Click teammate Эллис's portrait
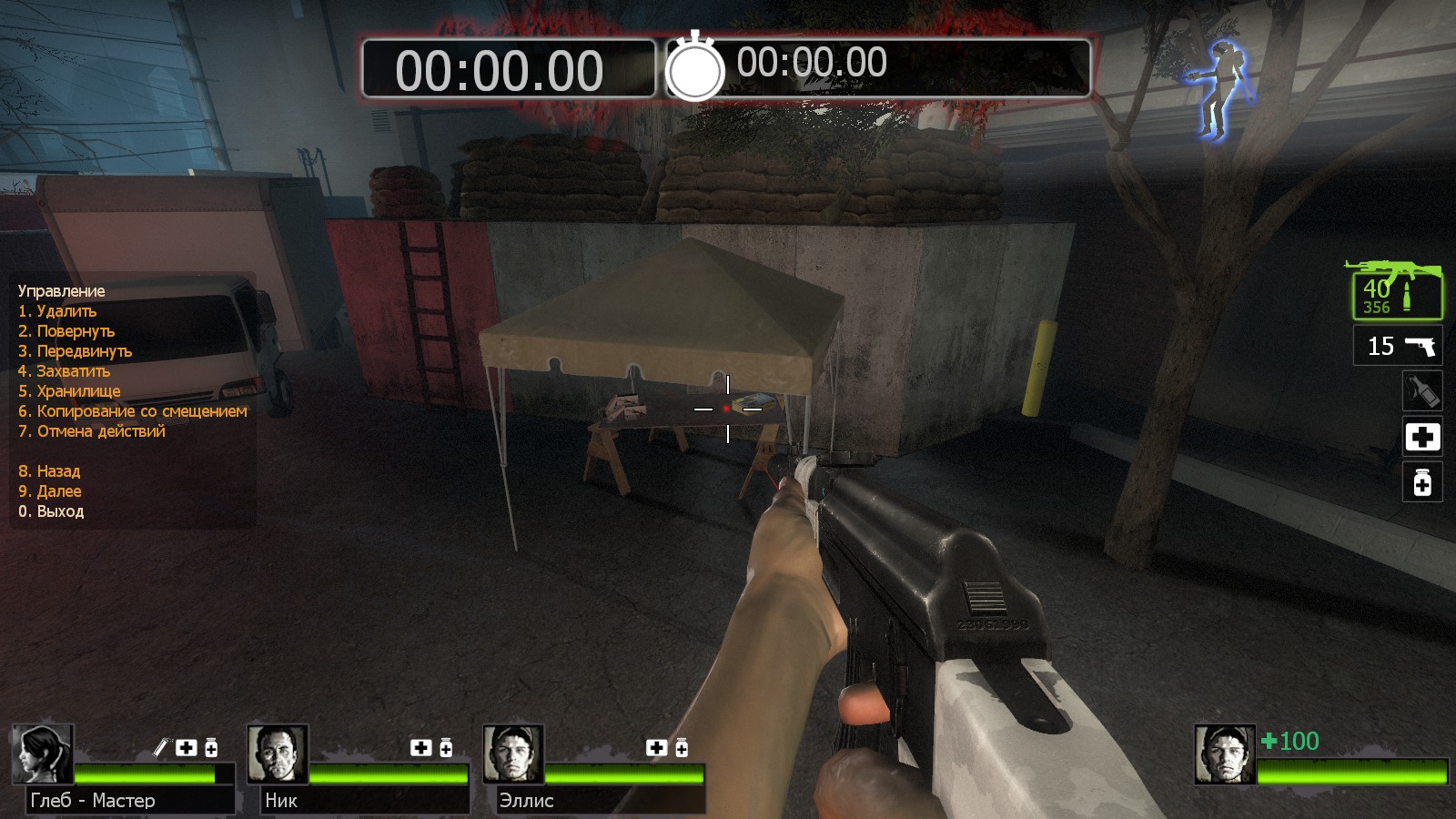 513,754
